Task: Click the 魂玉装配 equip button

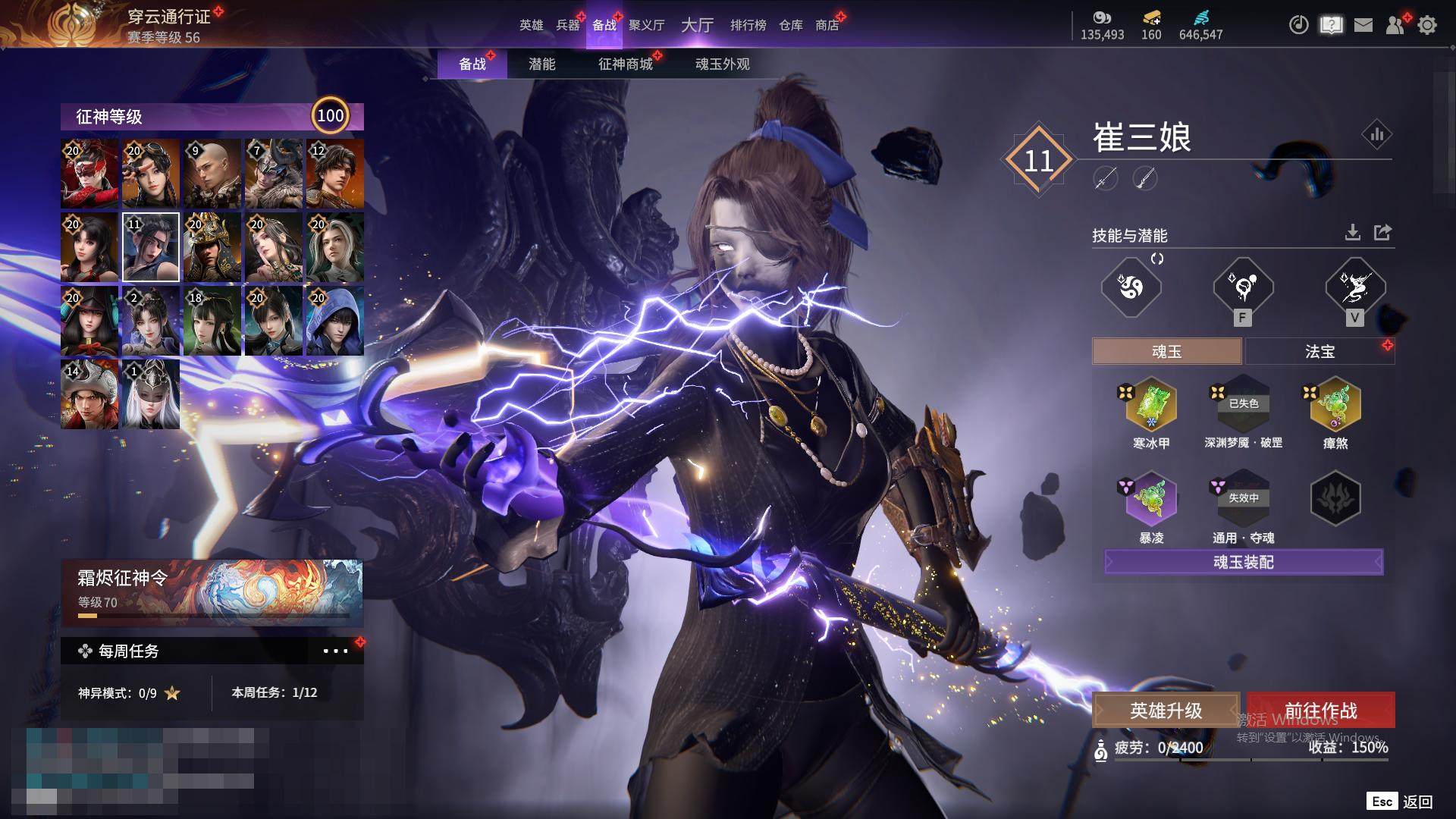Action: (x=1244, y=562)
